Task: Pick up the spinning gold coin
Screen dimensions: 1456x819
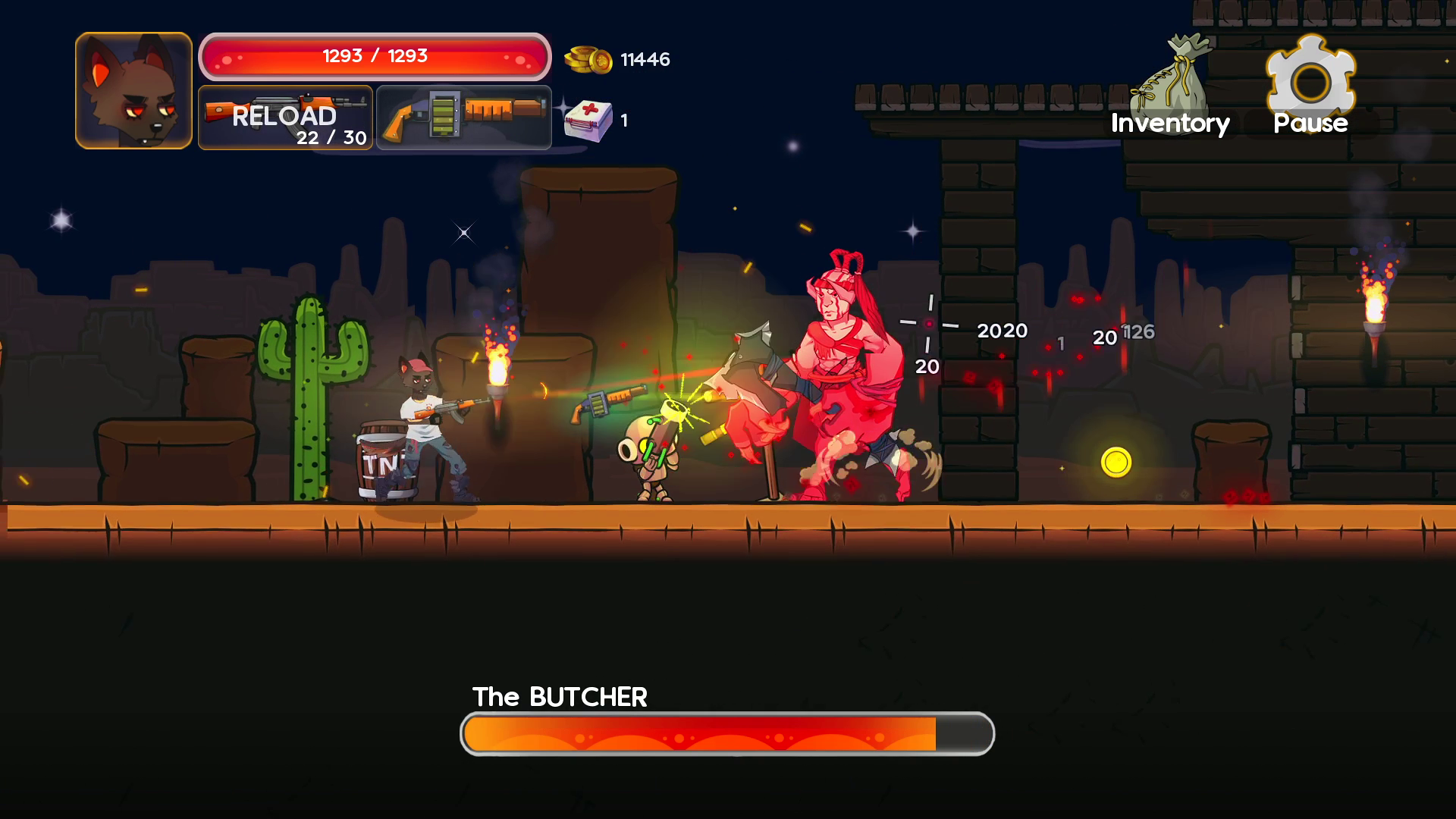Action: pyautogui.click(x=1115, y=460)
